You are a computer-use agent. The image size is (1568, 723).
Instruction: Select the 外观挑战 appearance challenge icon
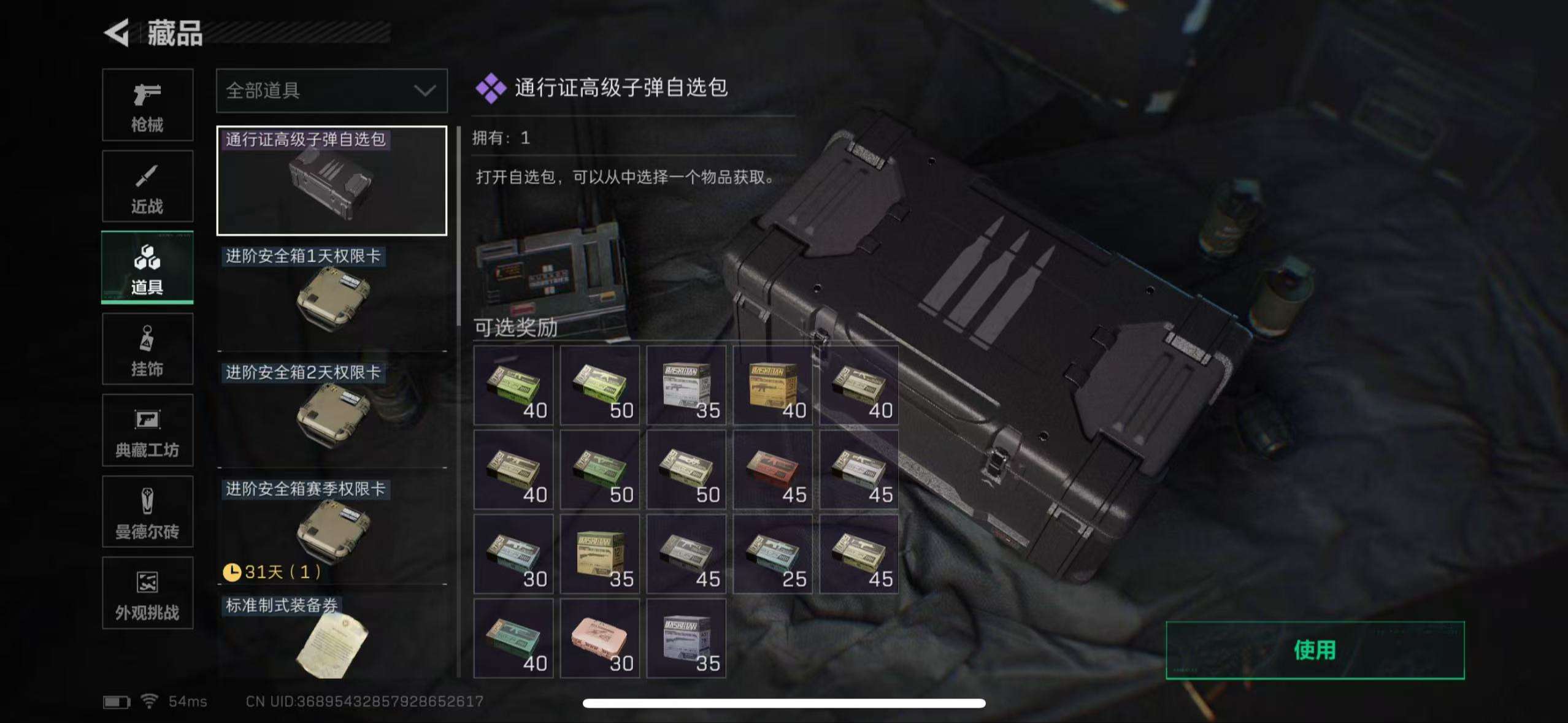point(147,592)
